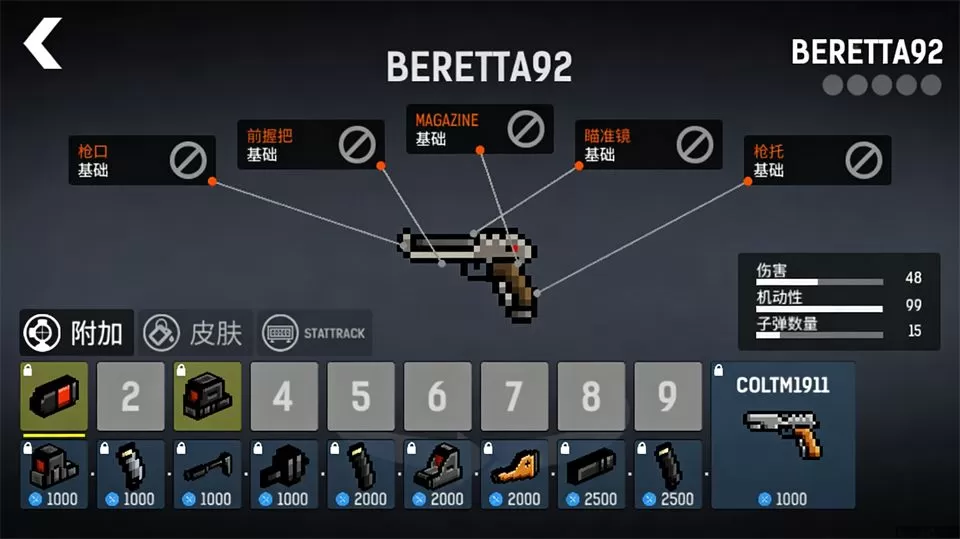Choose locked slot number 5
960x539 pixels.
(x=360, y=397)
